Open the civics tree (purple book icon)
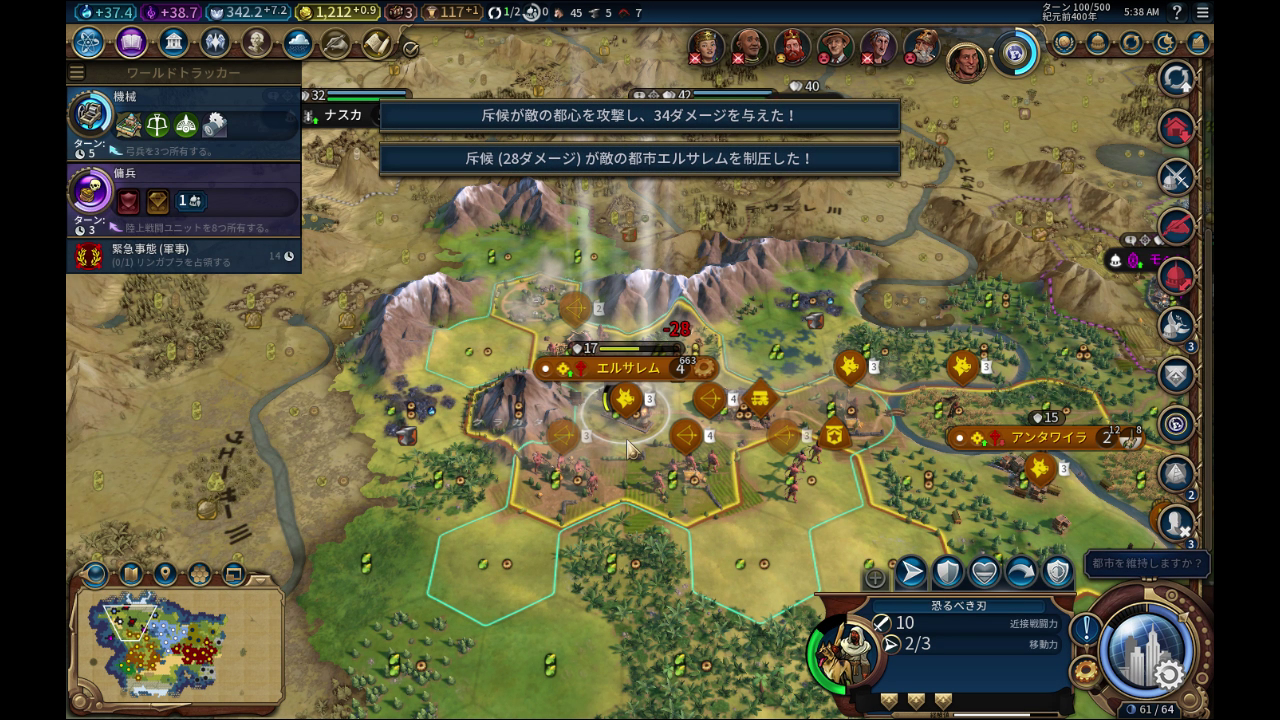Screen dimensions: 1280x720 [x=131, y=43]
